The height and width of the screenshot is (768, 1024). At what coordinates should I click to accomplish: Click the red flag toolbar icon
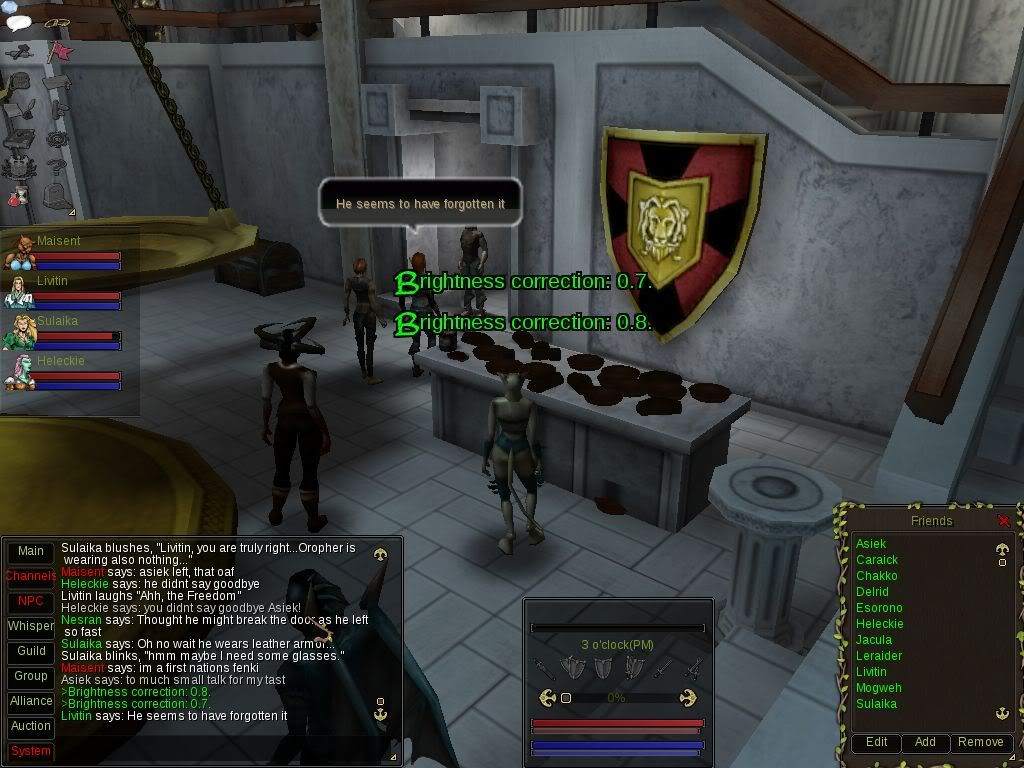61,52
